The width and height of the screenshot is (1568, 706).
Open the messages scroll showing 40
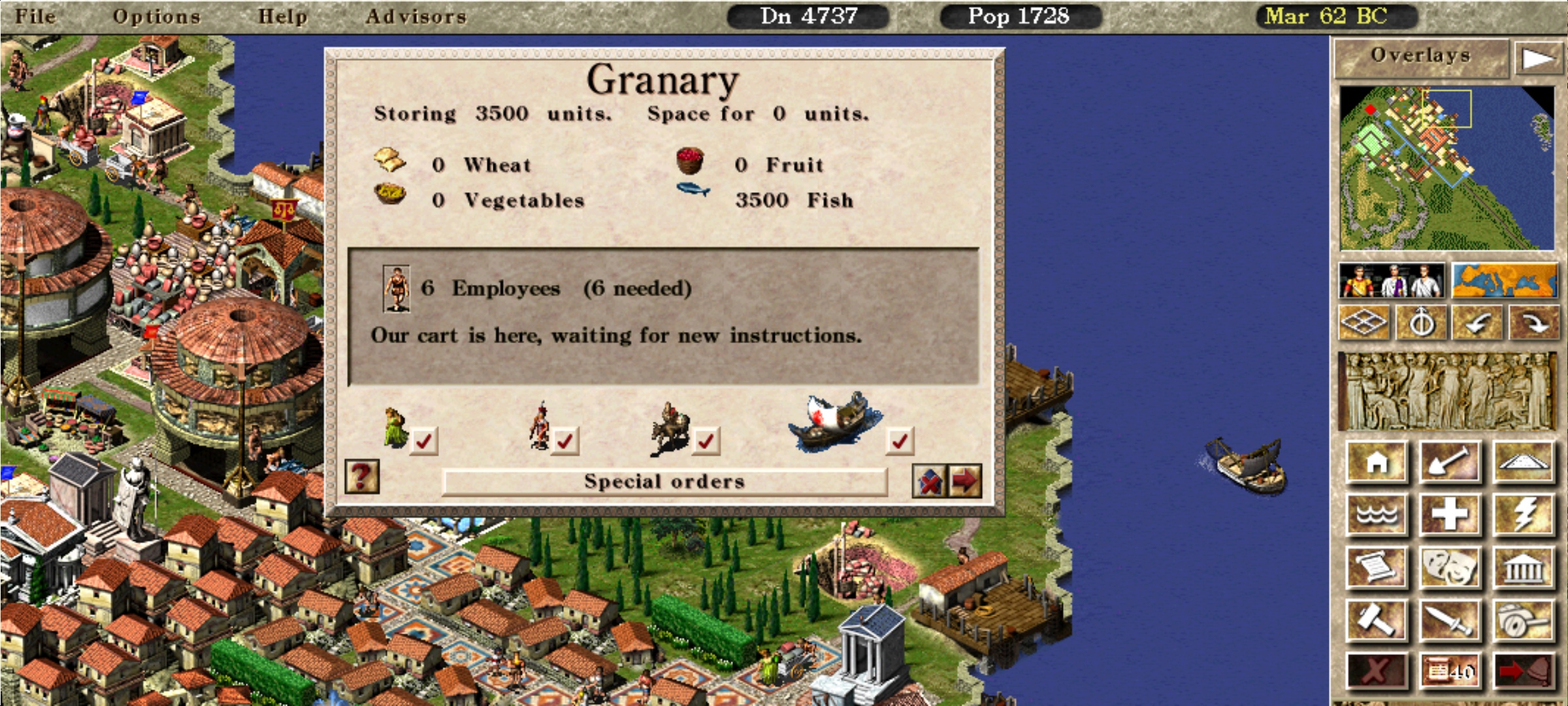1450,671
